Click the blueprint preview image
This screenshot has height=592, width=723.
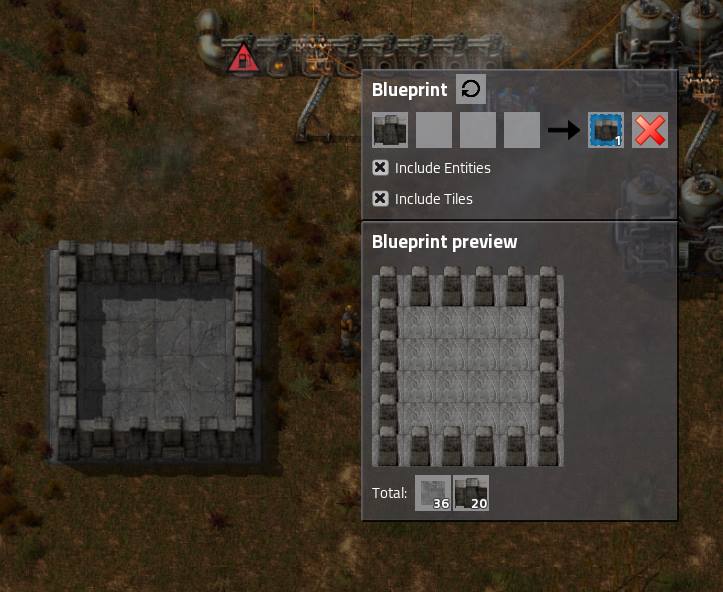(x=467, y=366)
